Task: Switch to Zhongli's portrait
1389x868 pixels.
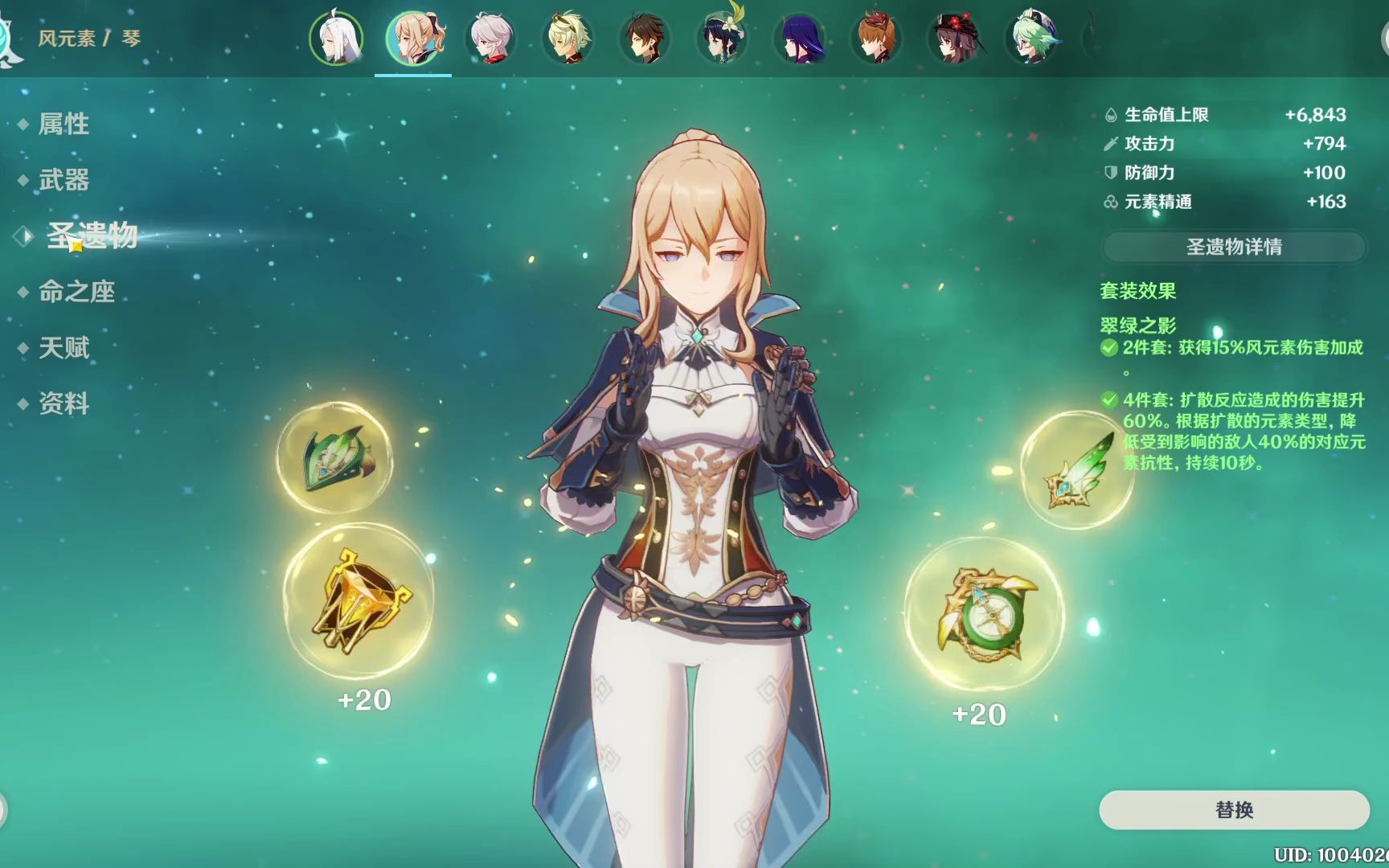Action: click(645, 38)
